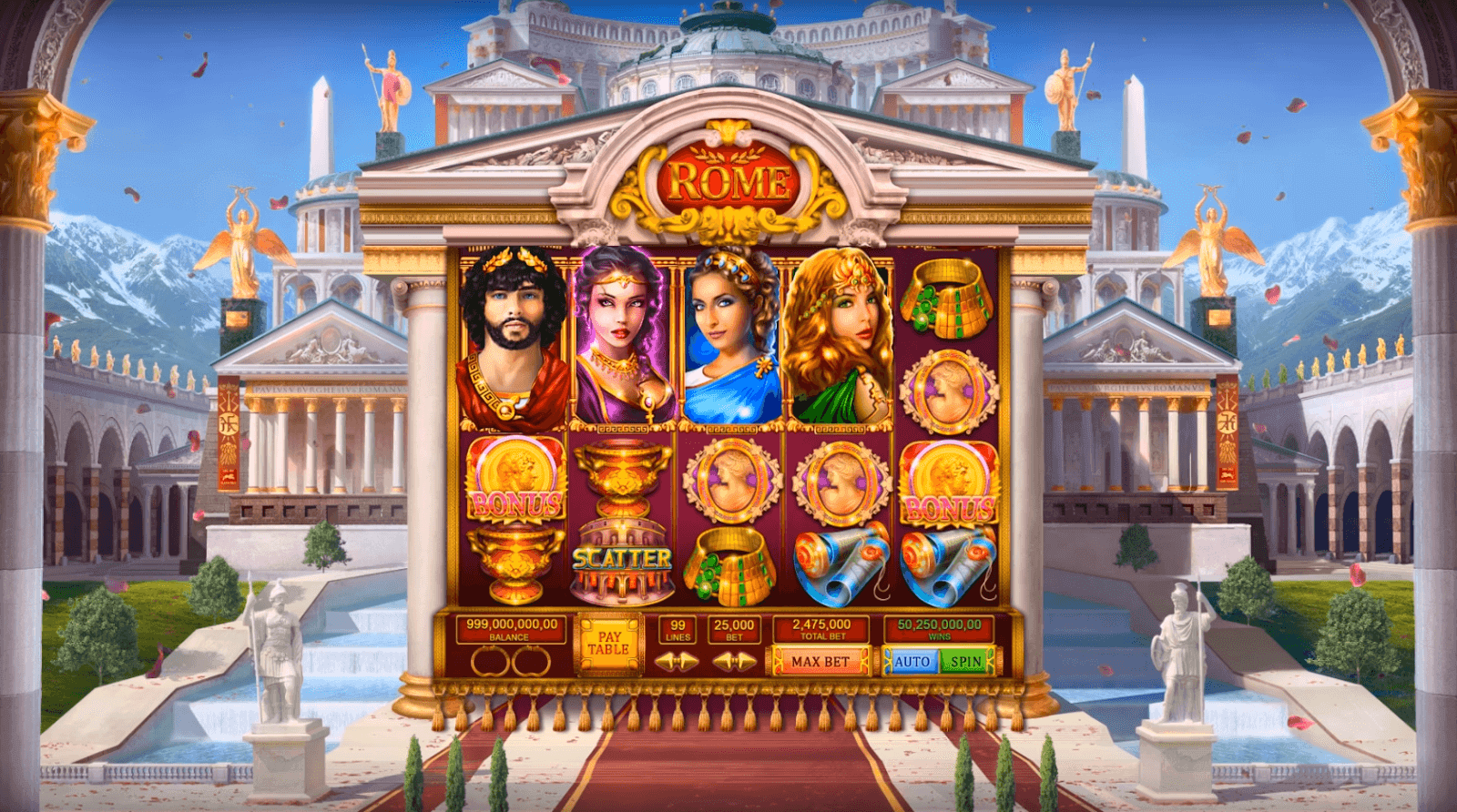The image size is (1457, 812).
Task: Decrease the bet with the left bet arrow
Action: point(722,660)
